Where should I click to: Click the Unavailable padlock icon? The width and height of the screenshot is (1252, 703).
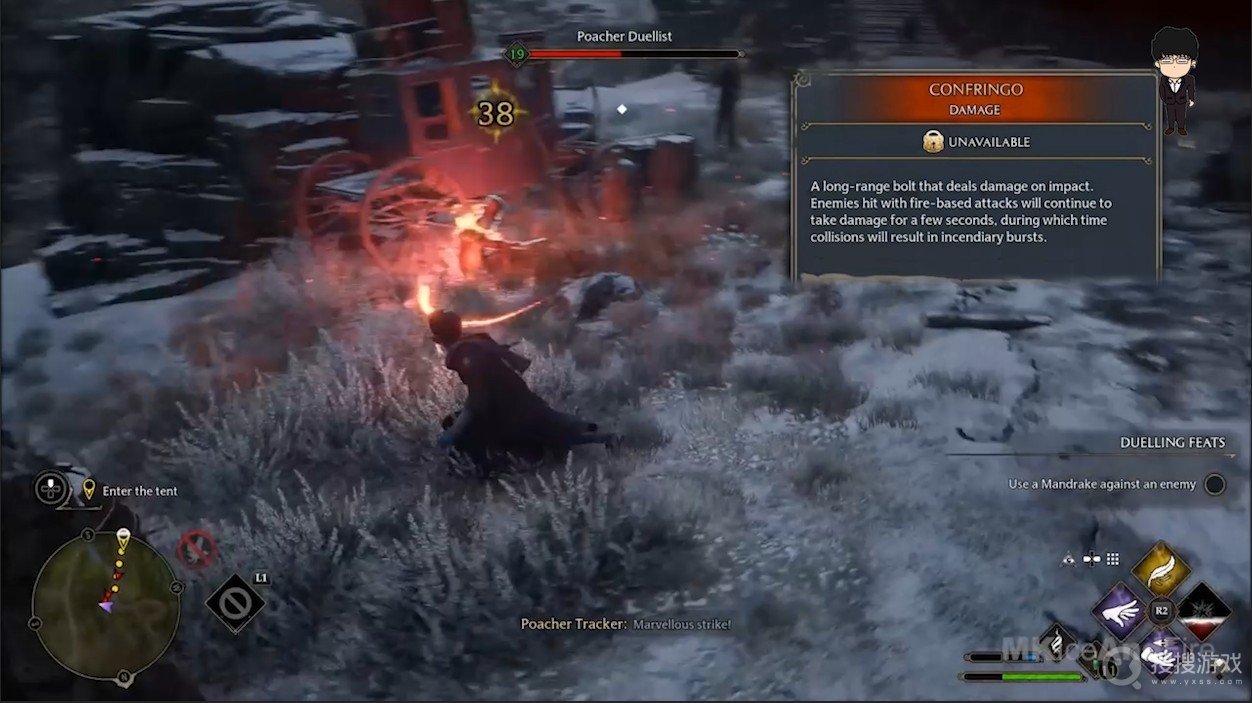[x=933, y=142]
